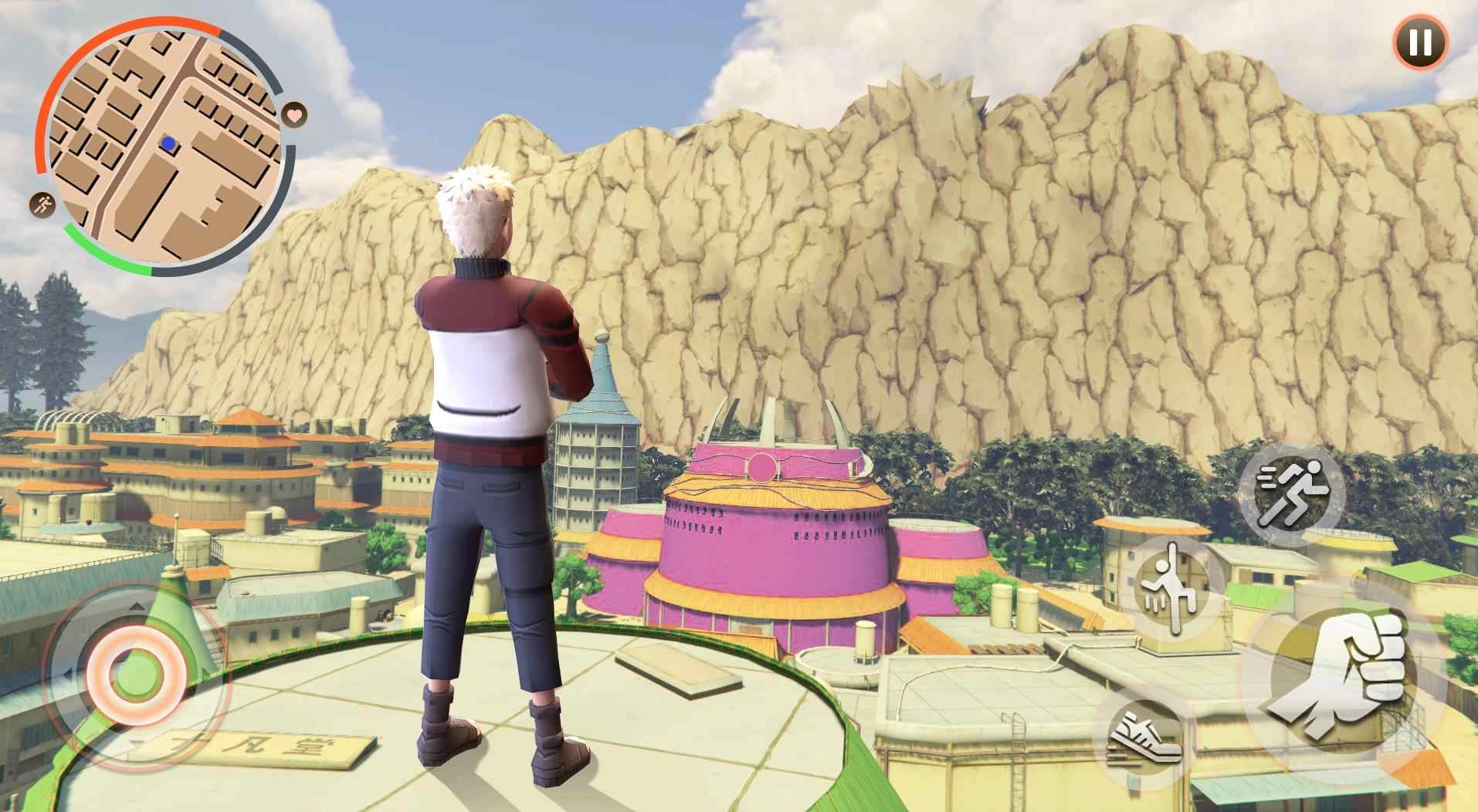1478x812 pixels.
Task: Tap the virtual movement joystick
Action: click(135, 673)
